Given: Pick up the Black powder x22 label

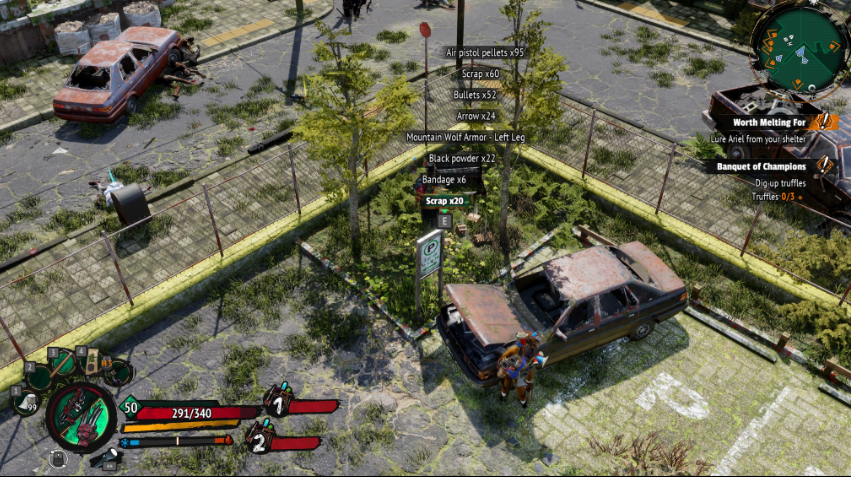Looking at the screenshot, I should [462, 158].
